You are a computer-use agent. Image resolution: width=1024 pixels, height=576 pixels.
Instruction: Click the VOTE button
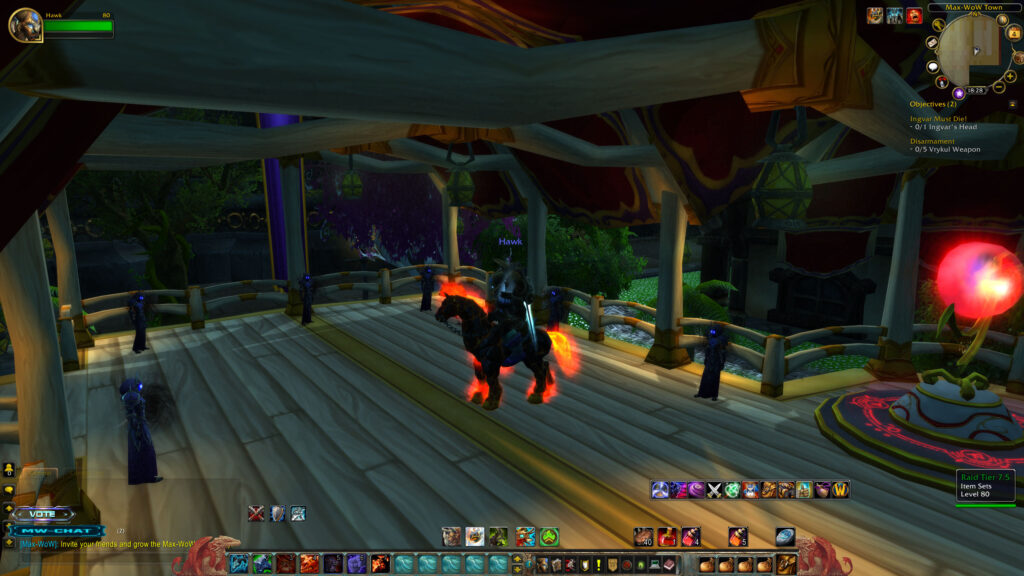tap(43, 514)
